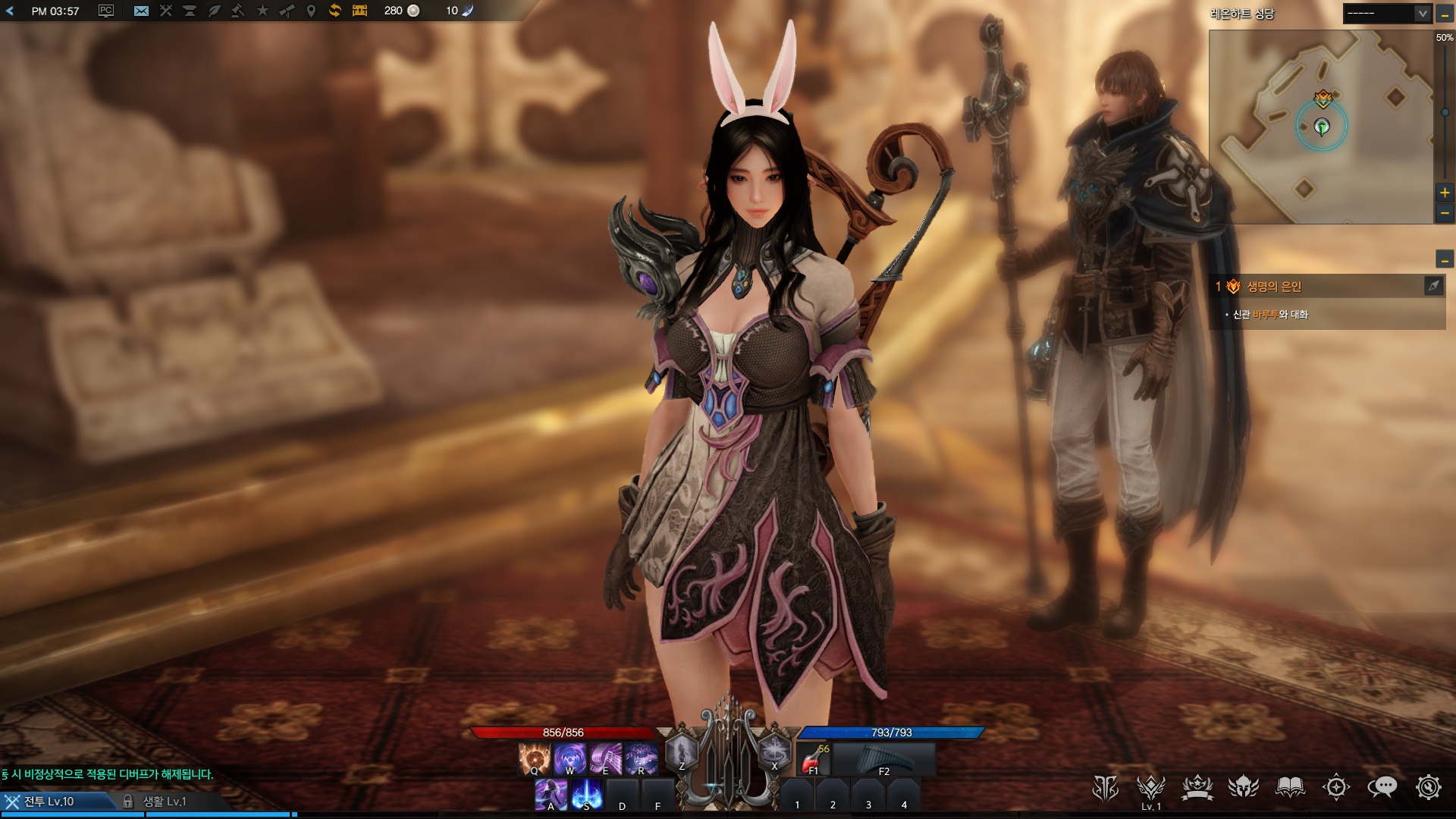Open the book icon in bottom-right menu

tap(1289, 788)
